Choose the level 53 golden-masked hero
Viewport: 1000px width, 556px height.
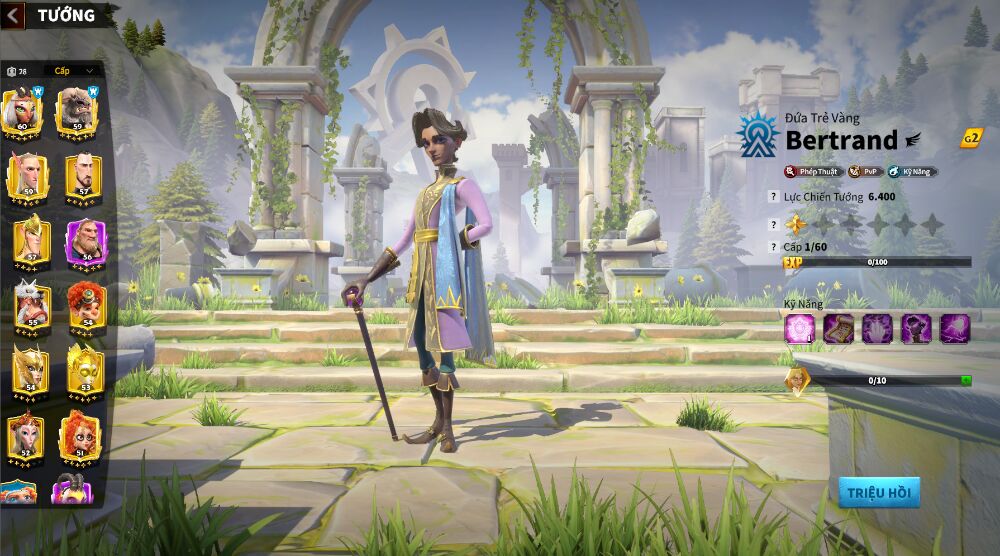click(x=84, y=368)
